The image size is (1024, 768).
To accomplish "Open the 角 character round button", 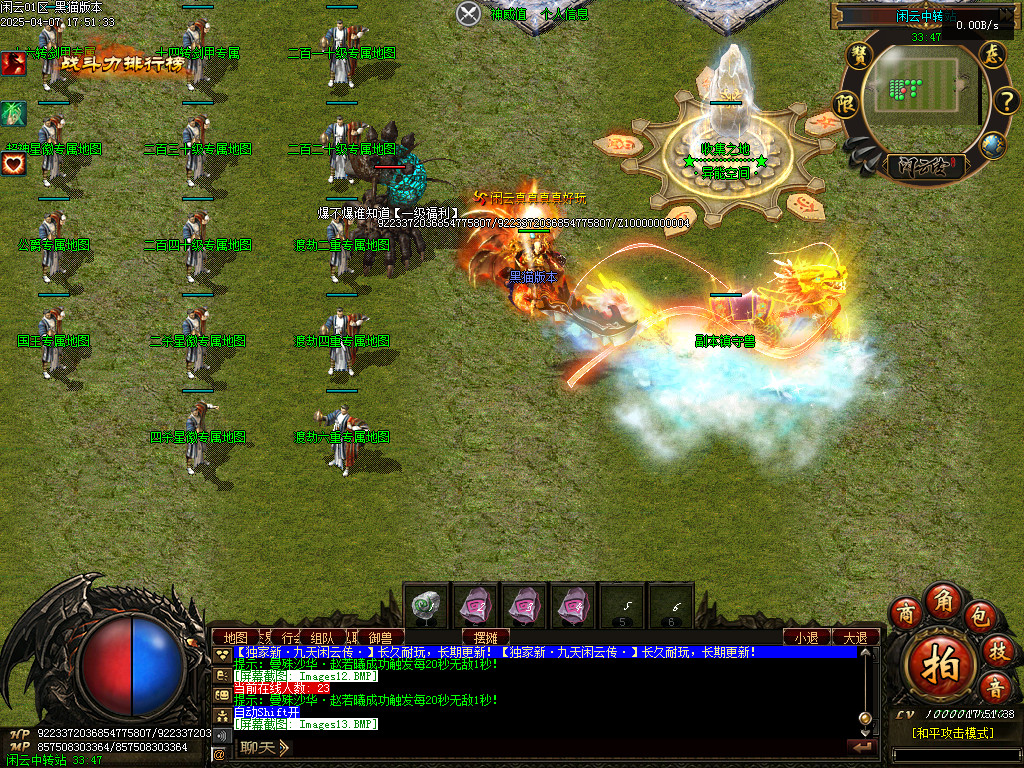I will tap(943, 599).
